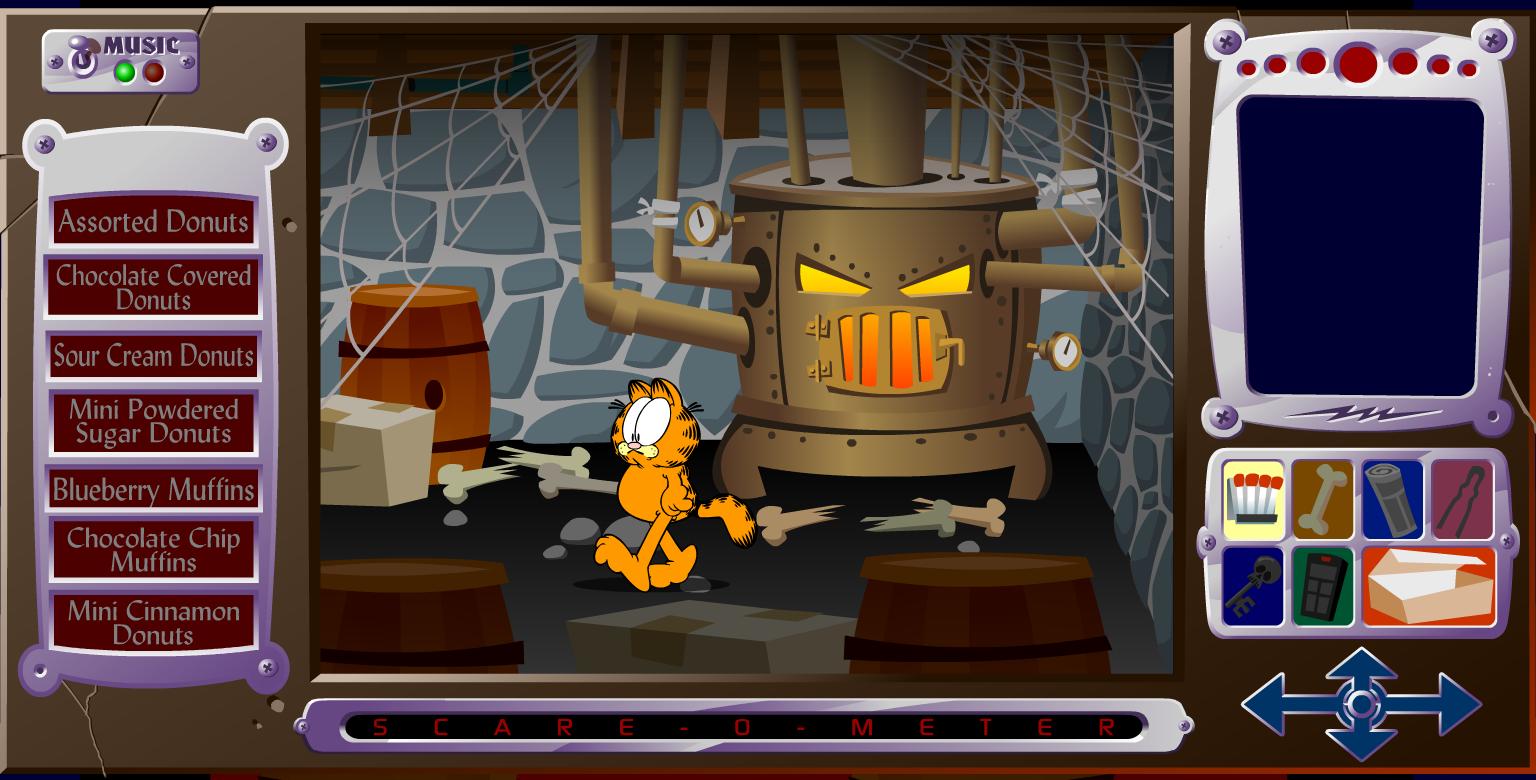This screenshot has width=1536, height=780.
Task: Select the Sour Cream Donuts option
Action: 153,355
